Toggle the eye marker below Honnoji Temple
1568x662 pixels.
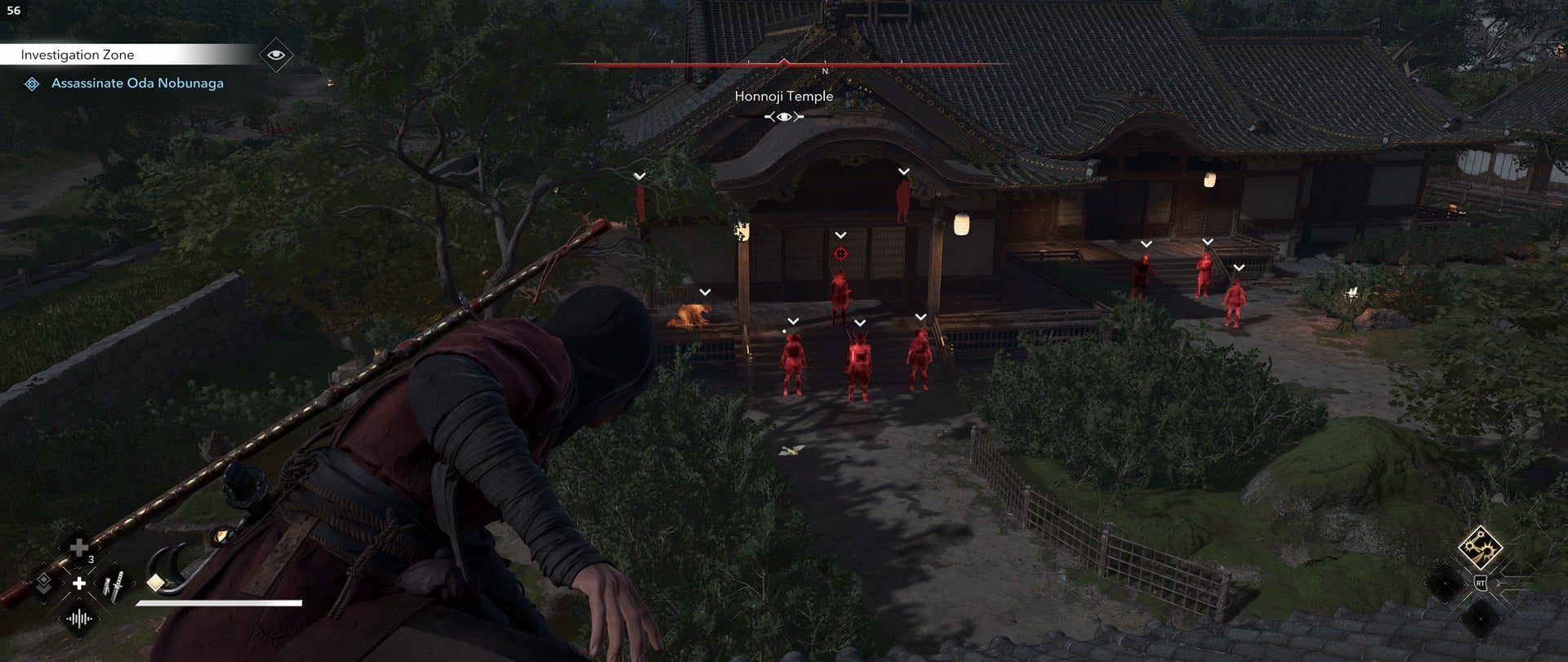(785, 117)
